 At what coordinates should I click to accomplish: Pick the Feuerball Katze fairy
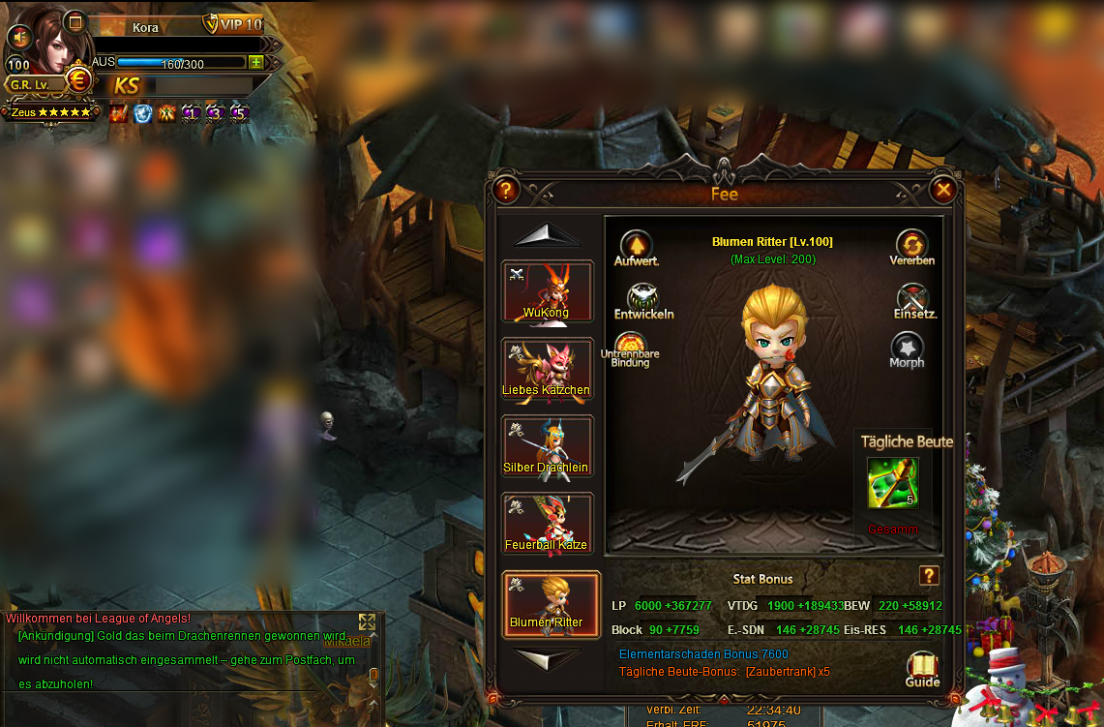pyautogui.click(x=547, y=525)
